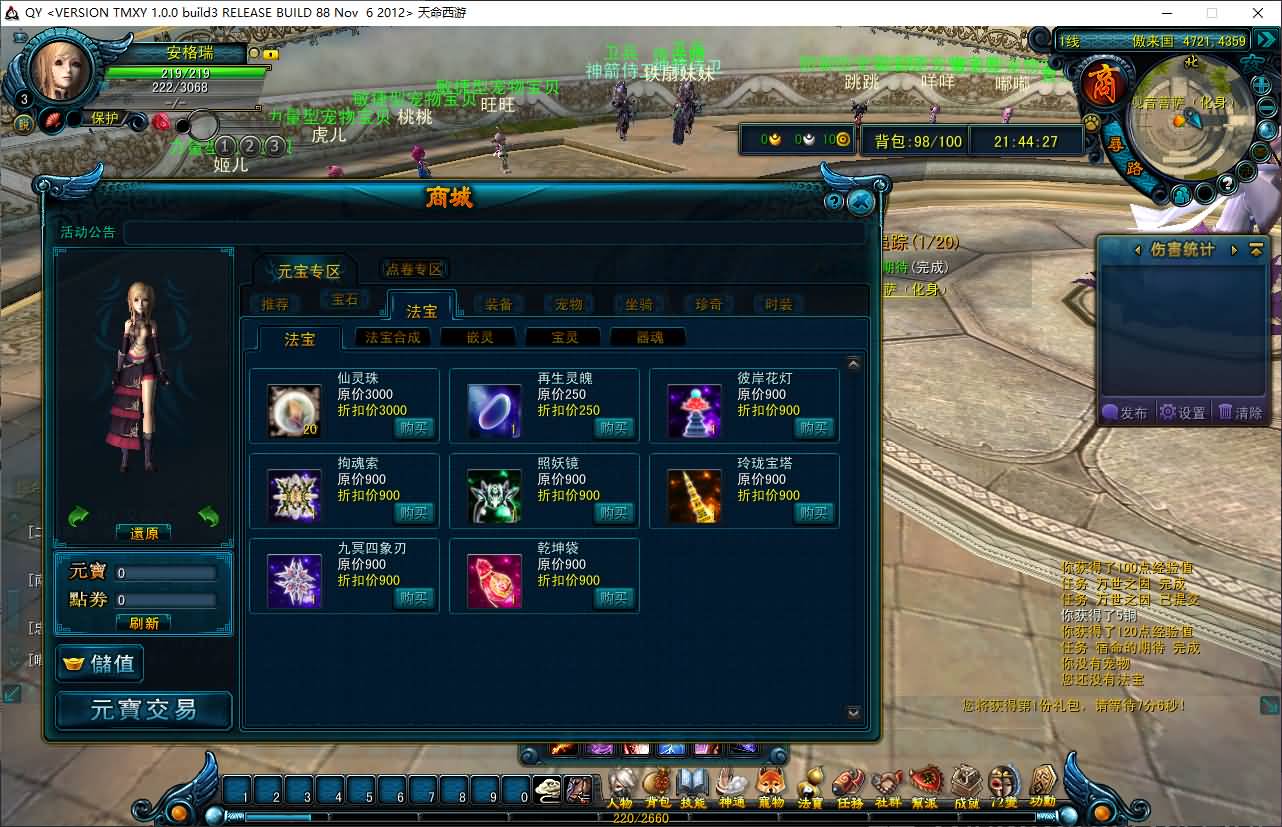
Task: Select the 玲珑宝塔 item icon
Action: pyautogui.click(x=694, y=496)
